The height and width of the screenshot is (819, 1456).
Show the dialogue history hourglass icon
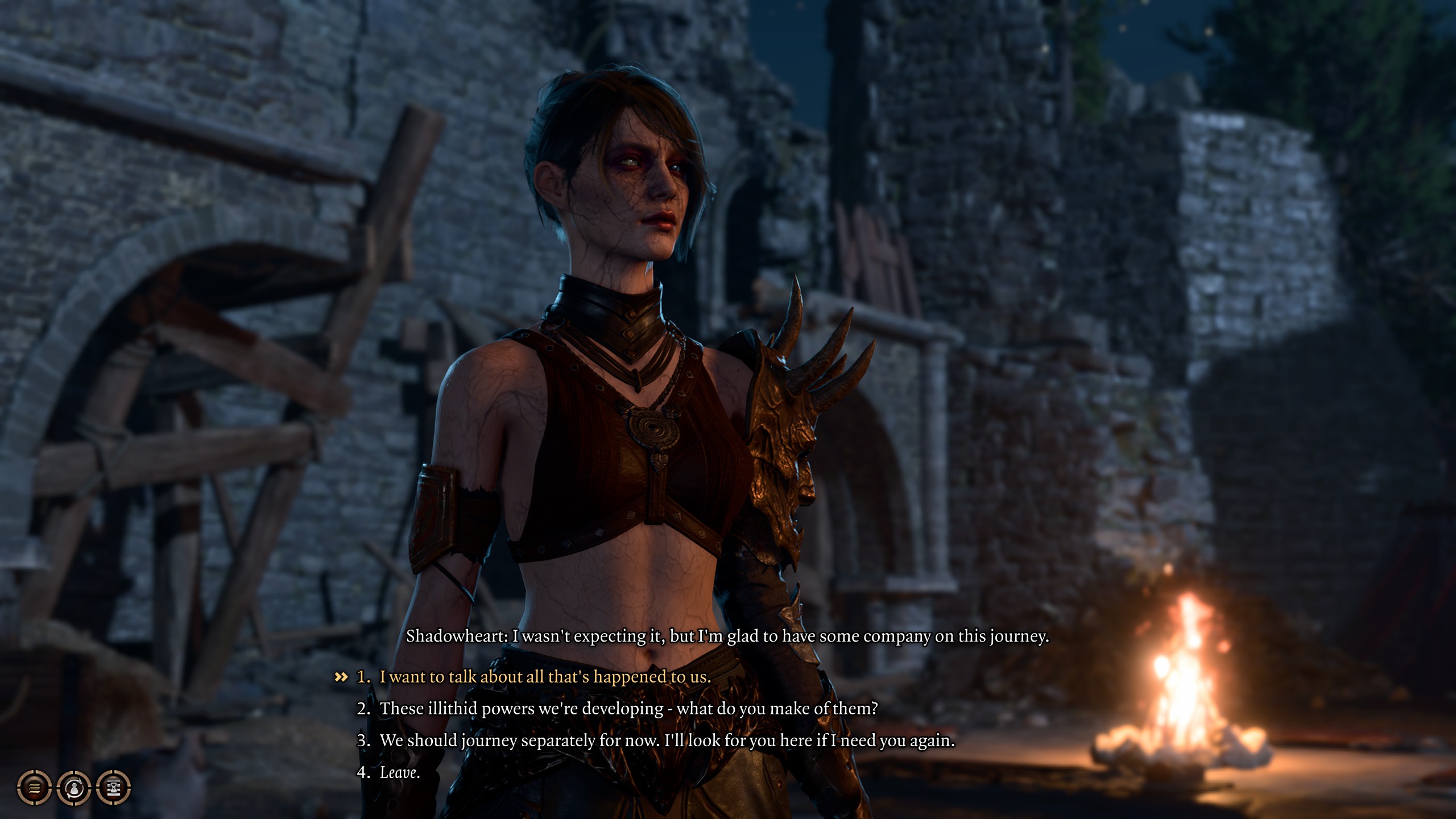point(114,788)
